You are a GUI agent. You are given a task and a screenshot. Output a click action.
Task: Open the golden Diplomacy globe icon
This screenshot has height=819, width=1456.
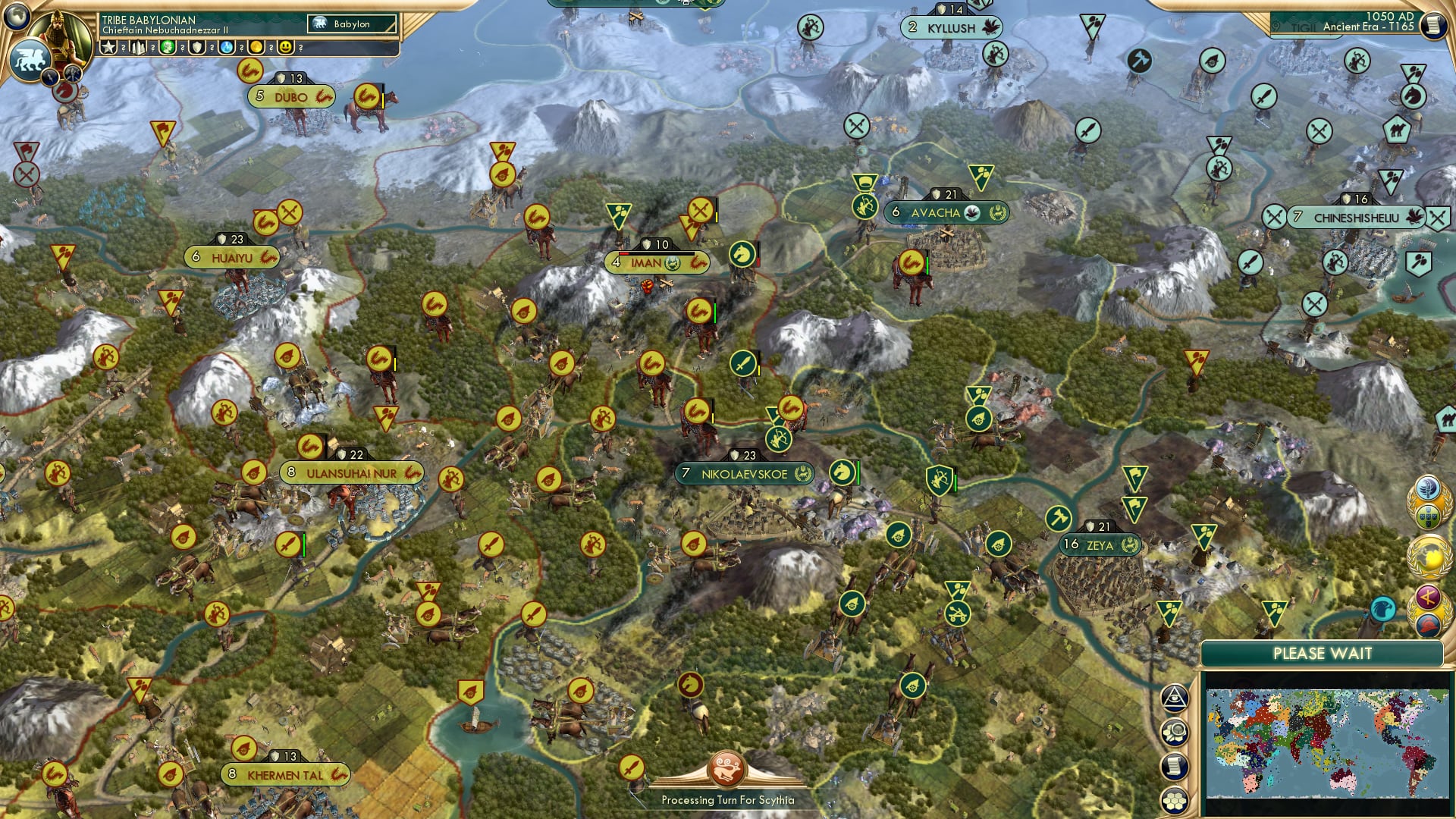tap(1429, 557)
